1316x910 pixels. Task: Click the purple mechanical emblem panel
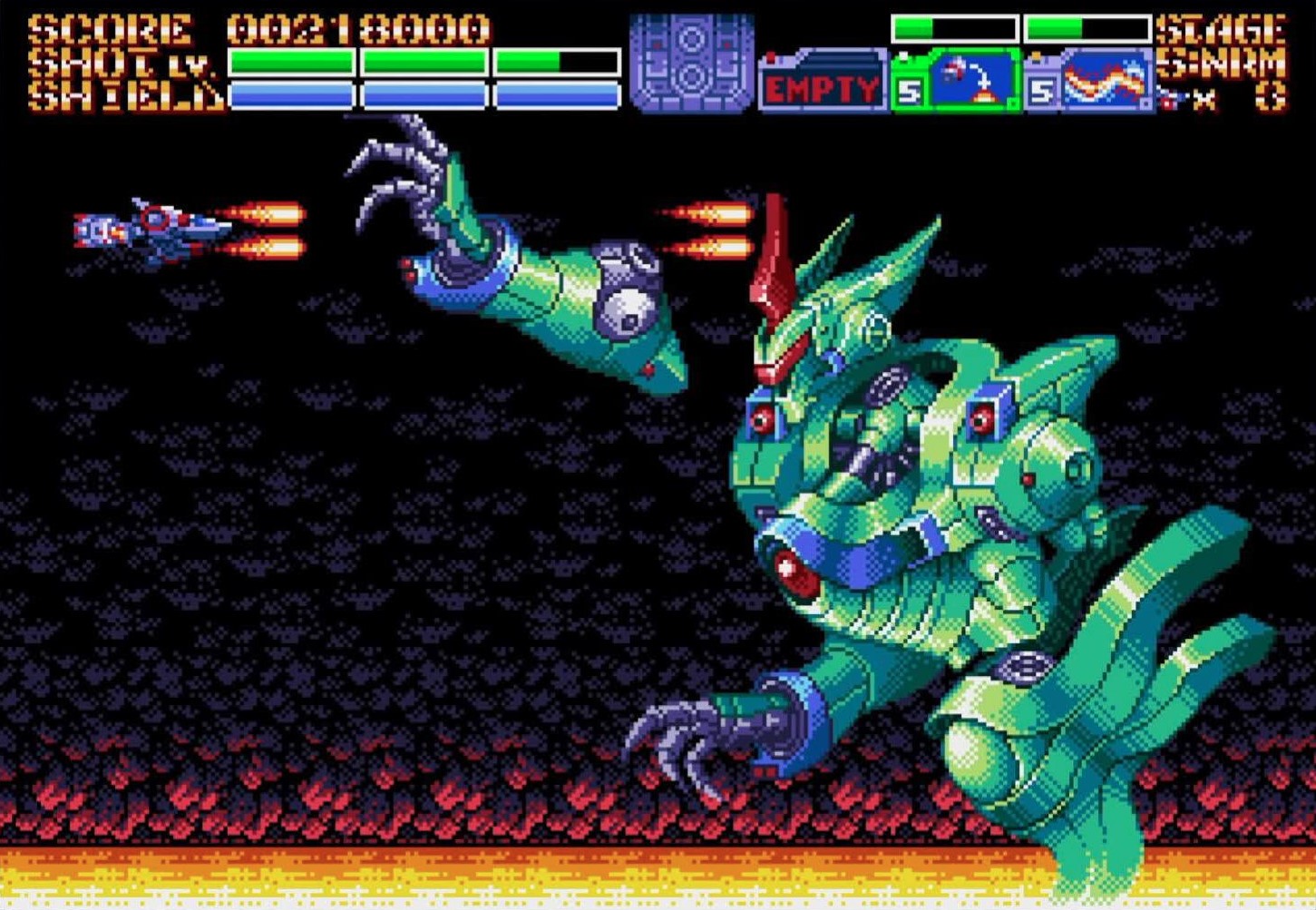(692, 62)
